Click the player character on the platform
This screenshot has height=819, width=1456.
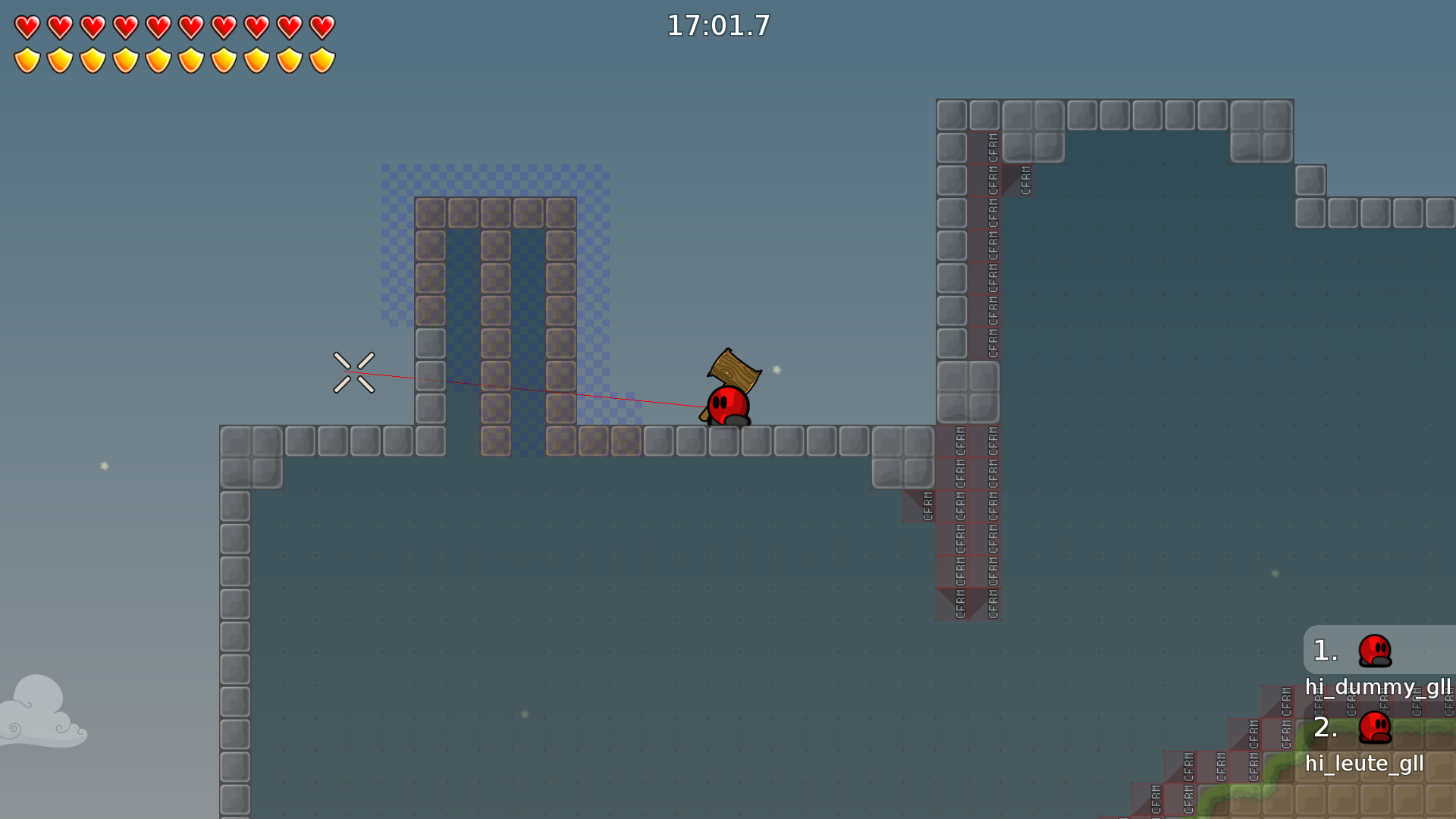click(726, 406)
